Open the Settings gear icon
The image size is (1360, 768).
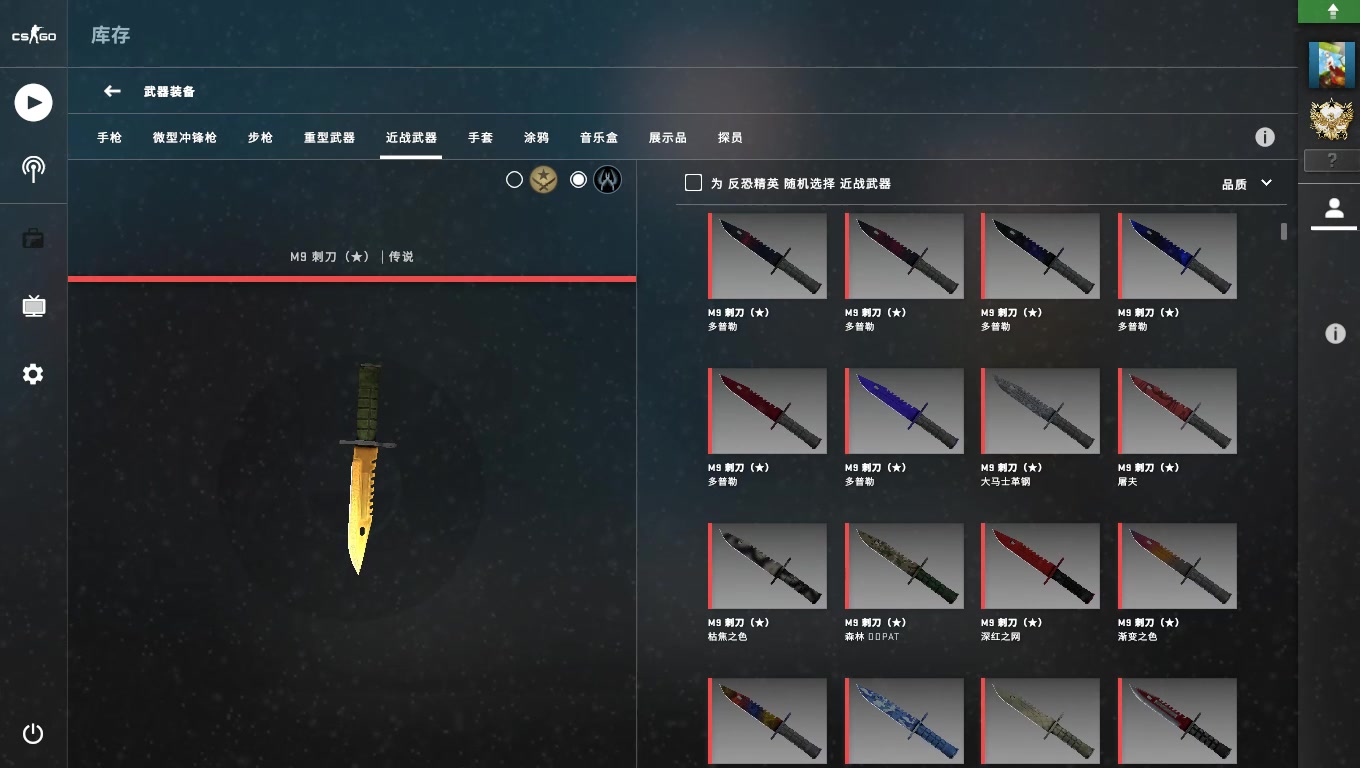click(x=33, y=373)
